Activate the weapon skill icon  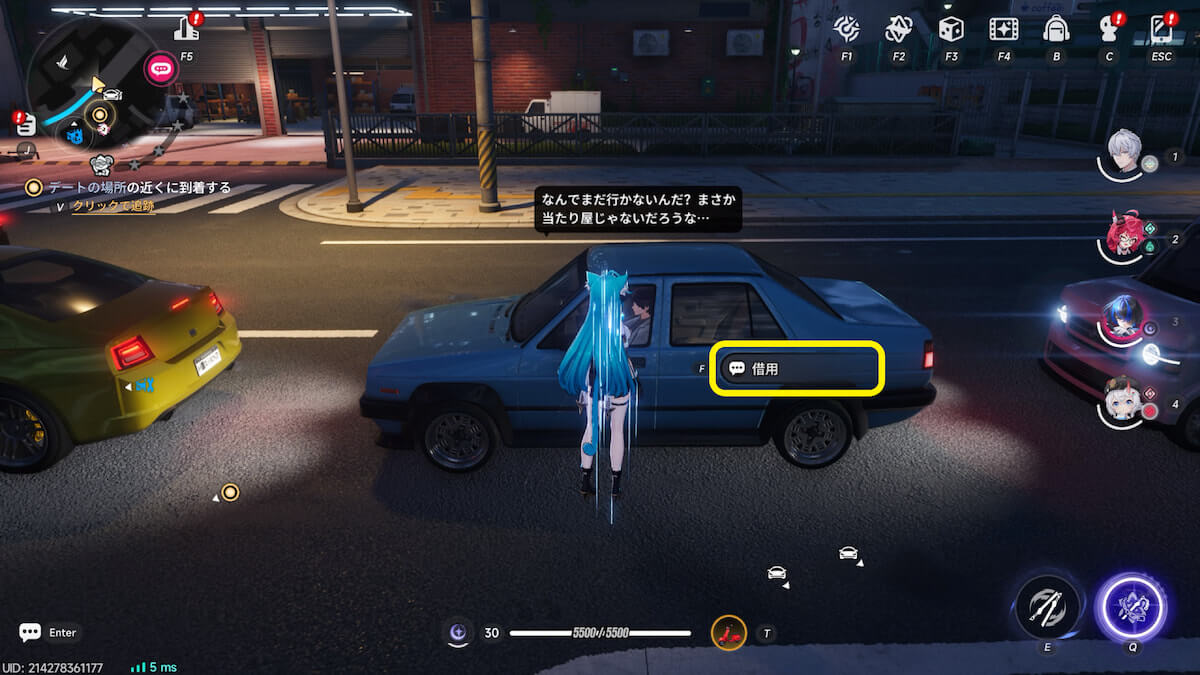pyautogui.click(x=1047, y=607)
